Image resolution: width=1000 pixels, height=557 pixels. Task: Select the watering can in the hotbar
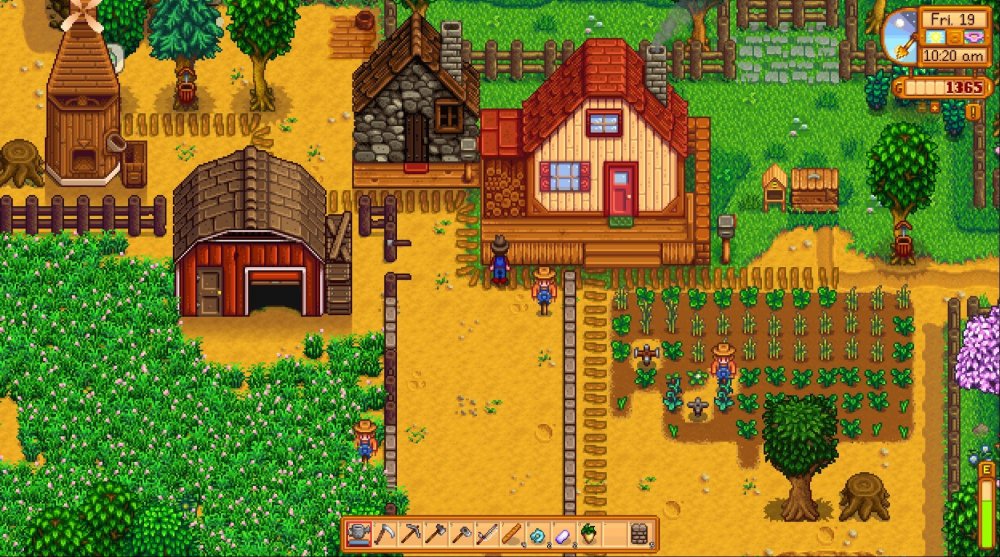[358, 533]
